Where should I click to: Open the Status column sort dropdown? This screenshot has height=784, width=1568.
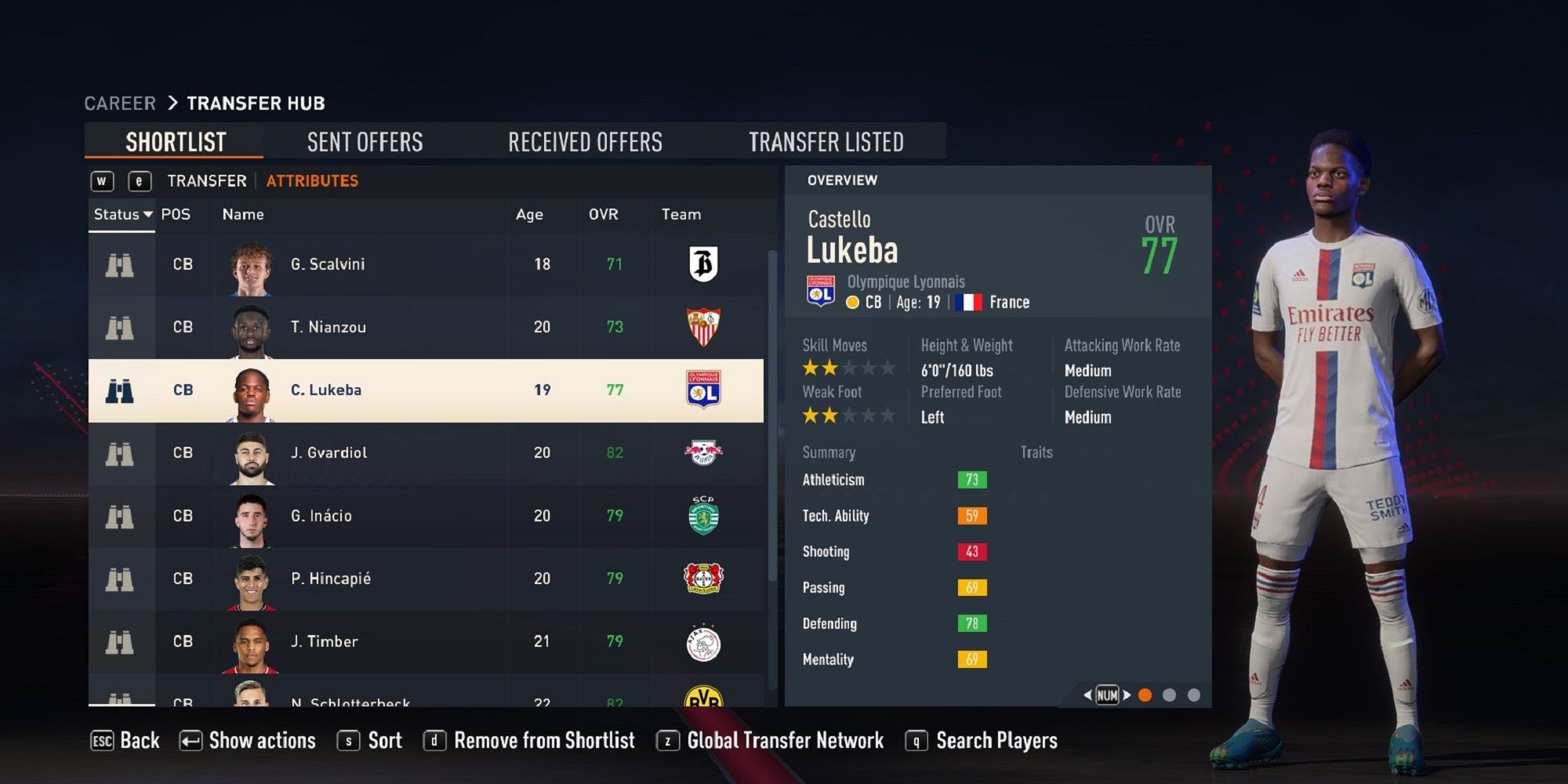pos(122,214)
